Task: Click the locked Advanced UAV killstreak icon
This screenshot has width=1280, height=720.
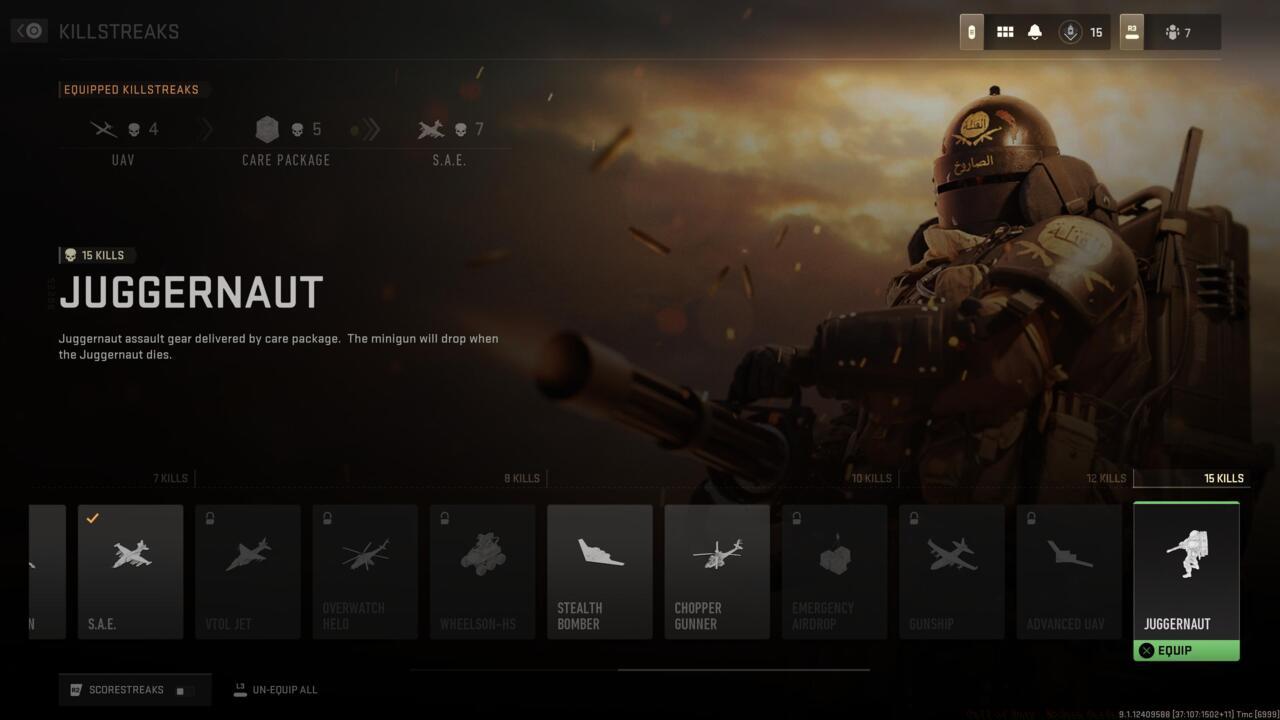Action: coord(1068,571)
